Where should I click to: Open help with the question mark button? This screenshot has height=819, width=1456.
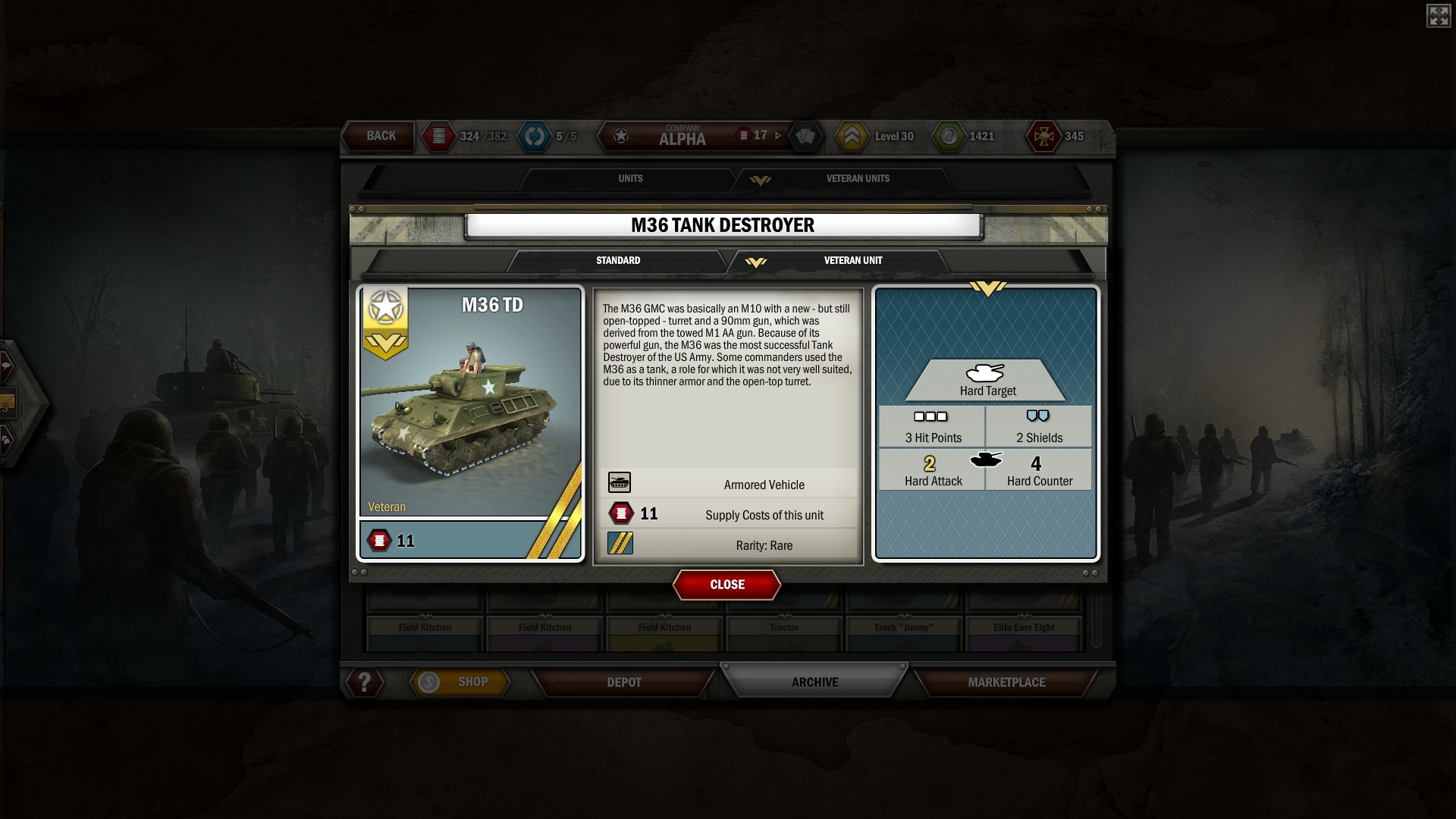coord(365,682)
